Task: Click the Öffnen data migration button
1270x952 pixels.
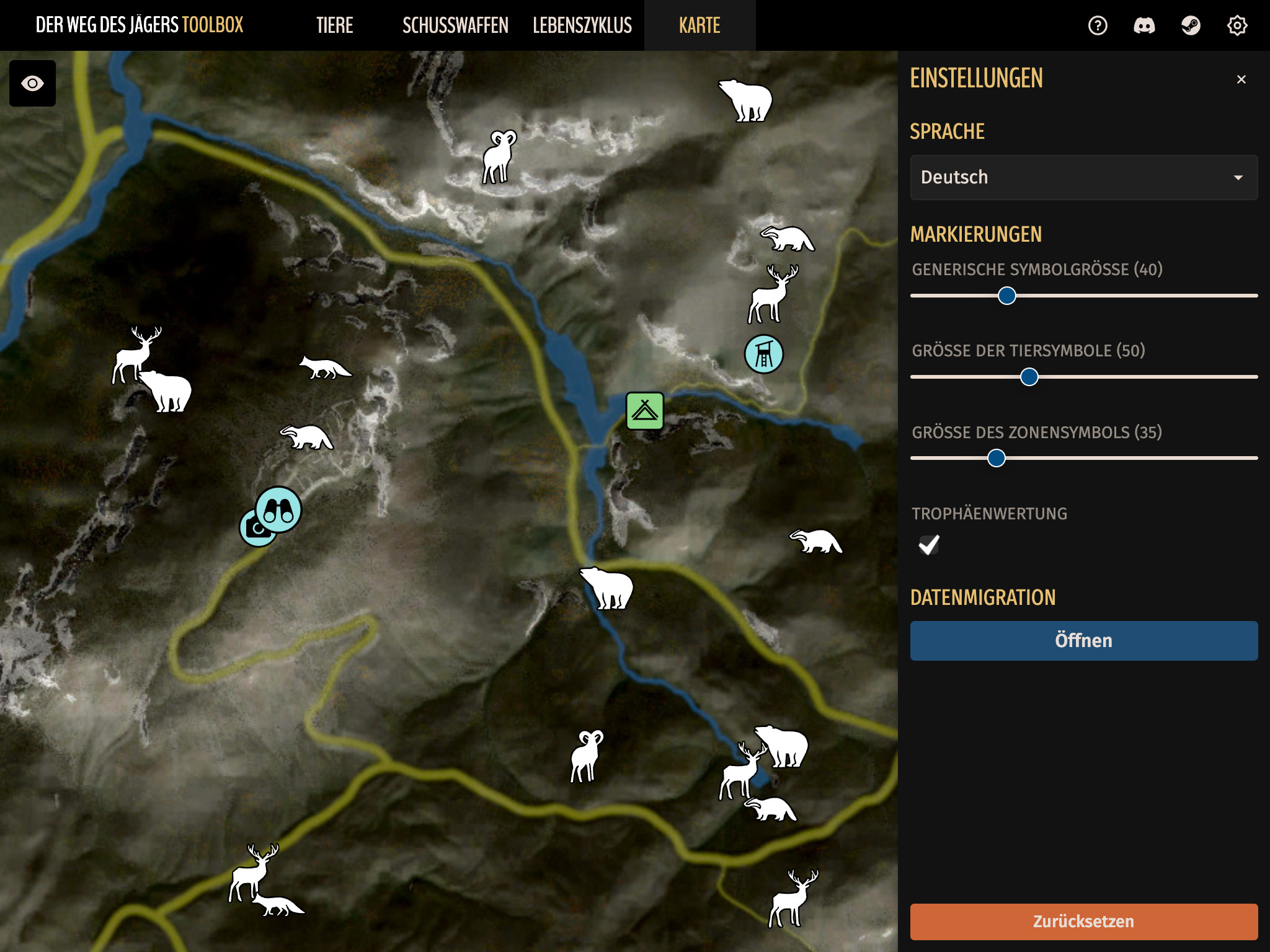Action: tap(1083, 640)
